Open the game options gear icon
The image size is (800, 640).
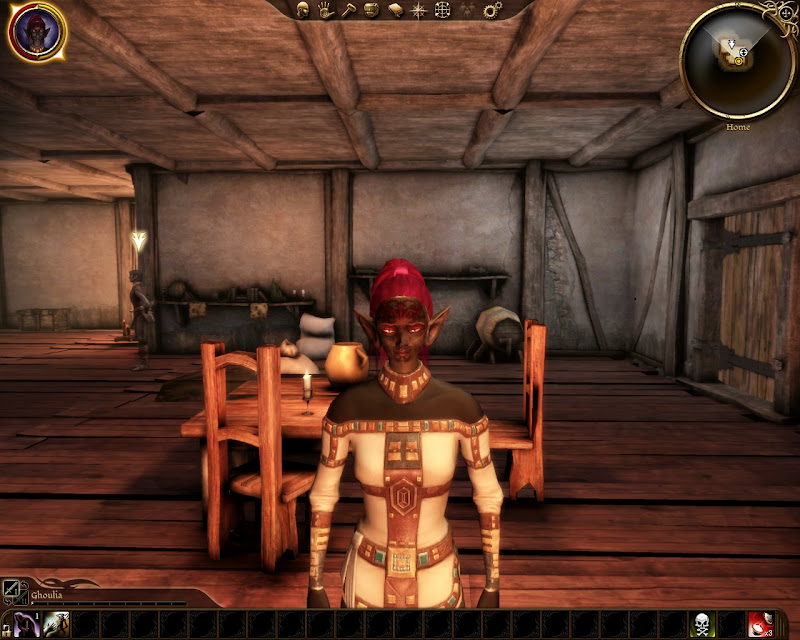point(491,10)
